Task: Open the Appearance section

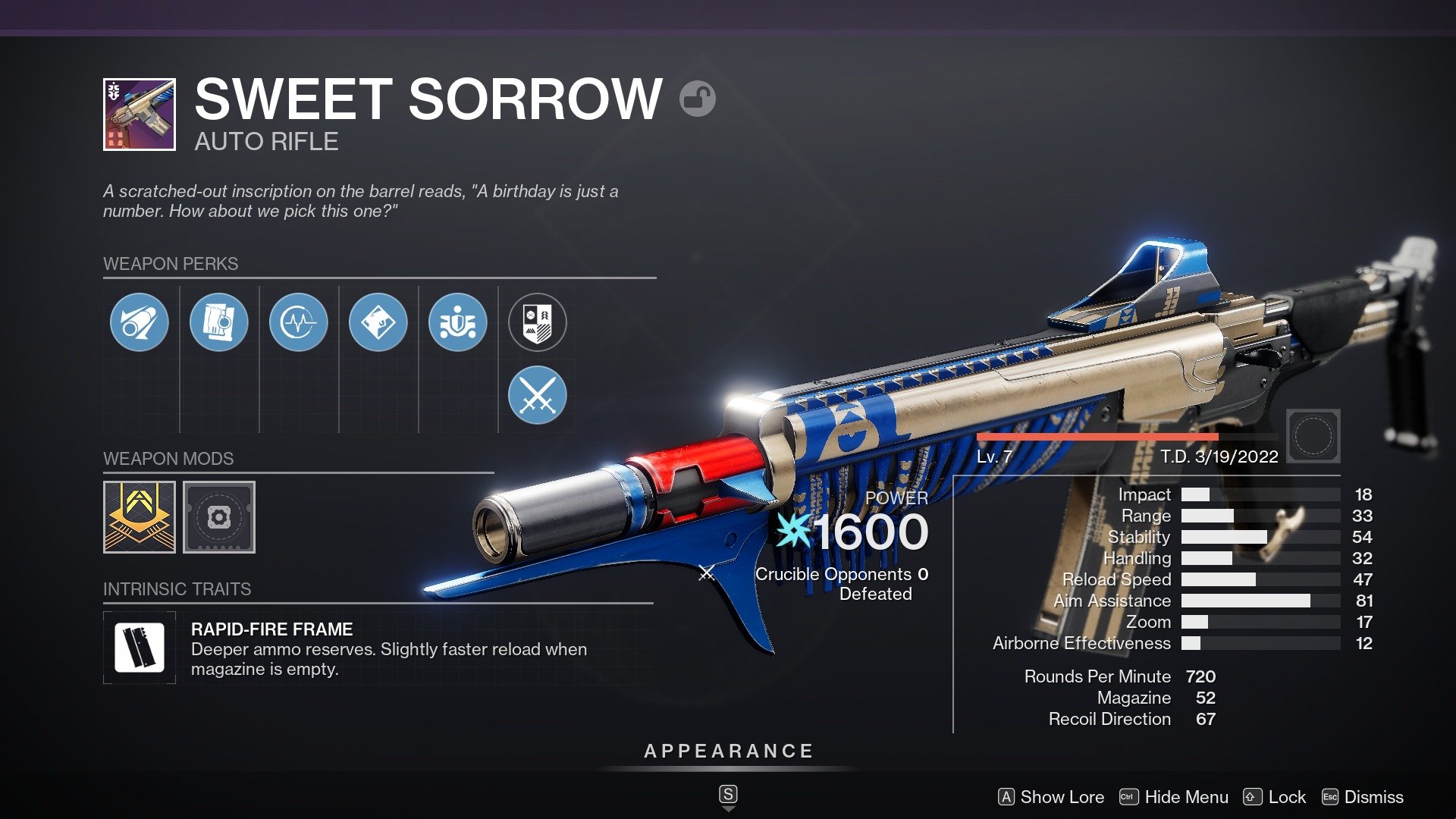Action: [x=727, y=752]
